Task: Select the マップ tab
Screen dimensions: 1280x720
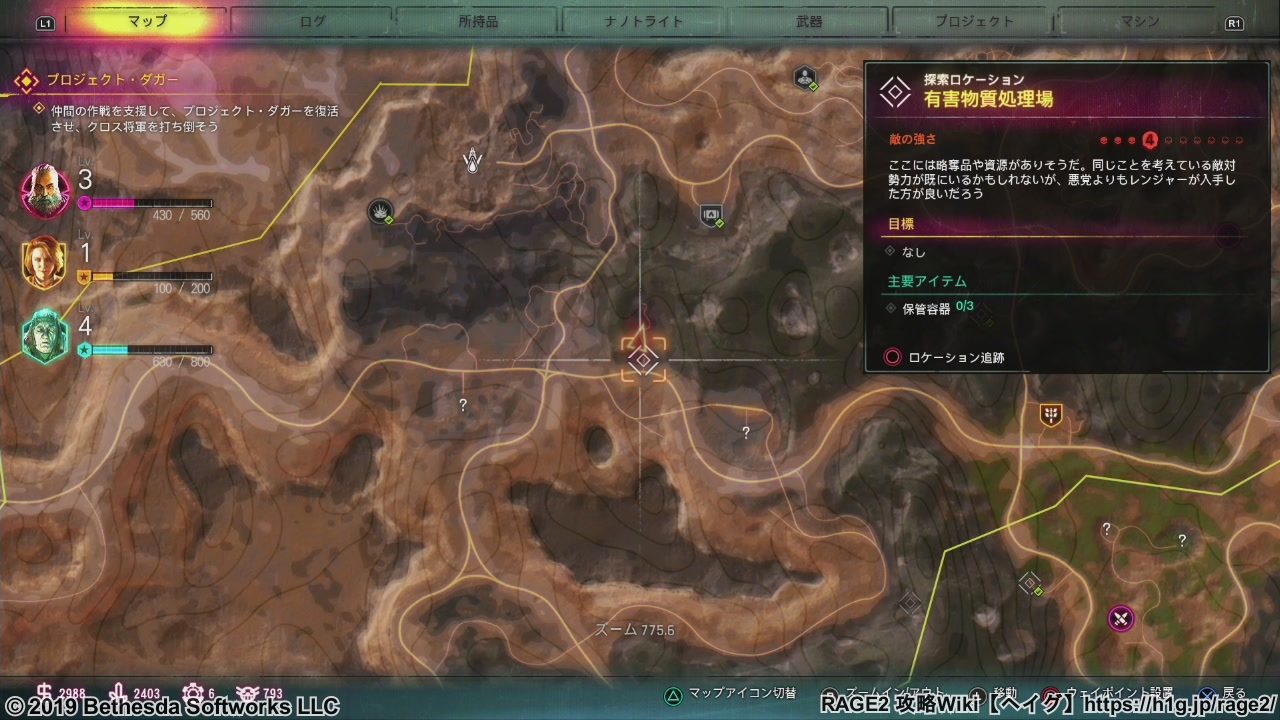Action: (147, 21)
